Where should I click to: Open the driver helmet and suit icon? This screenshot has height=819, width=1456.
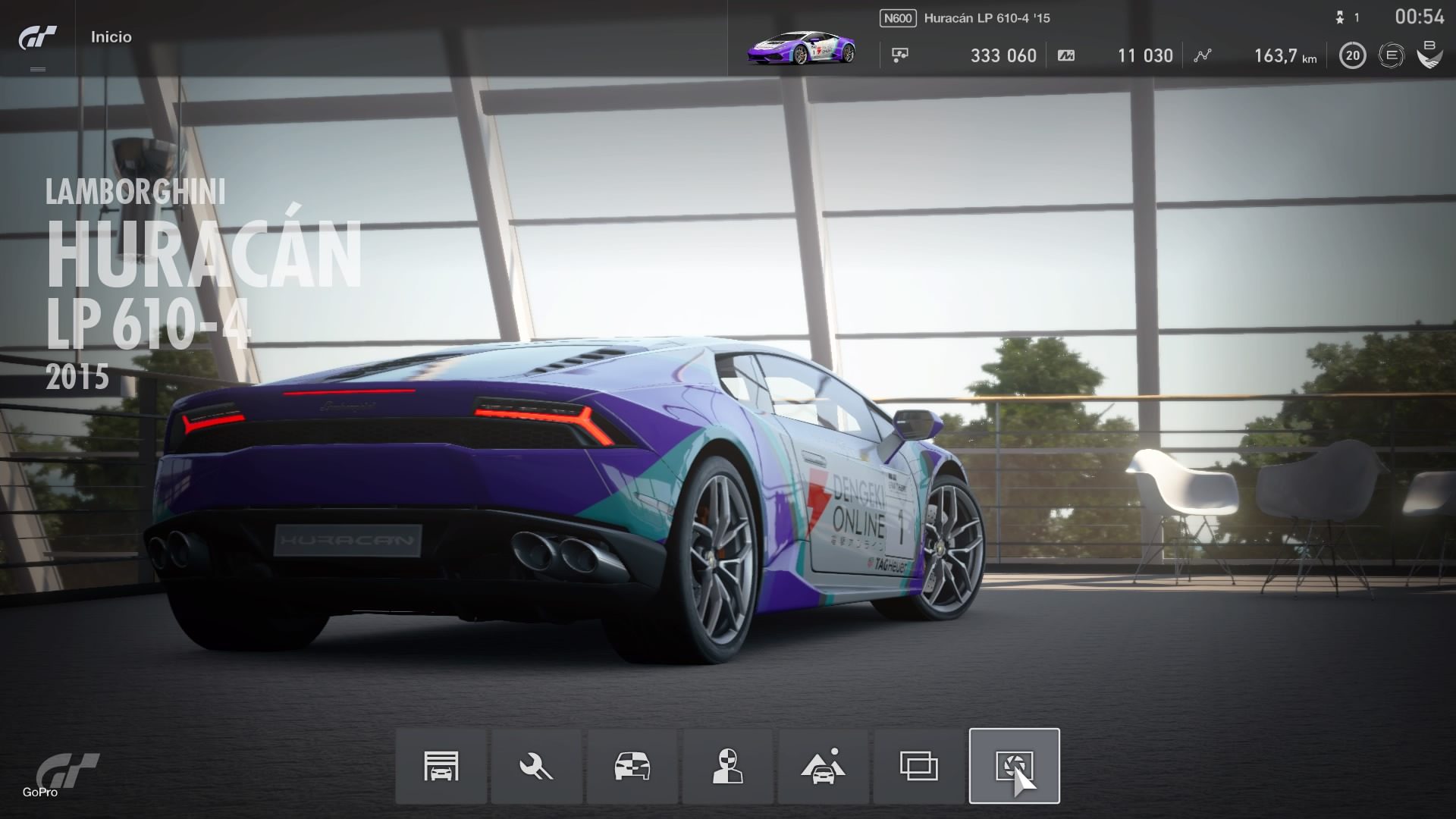pyautogui.click(x=727, y=766)
